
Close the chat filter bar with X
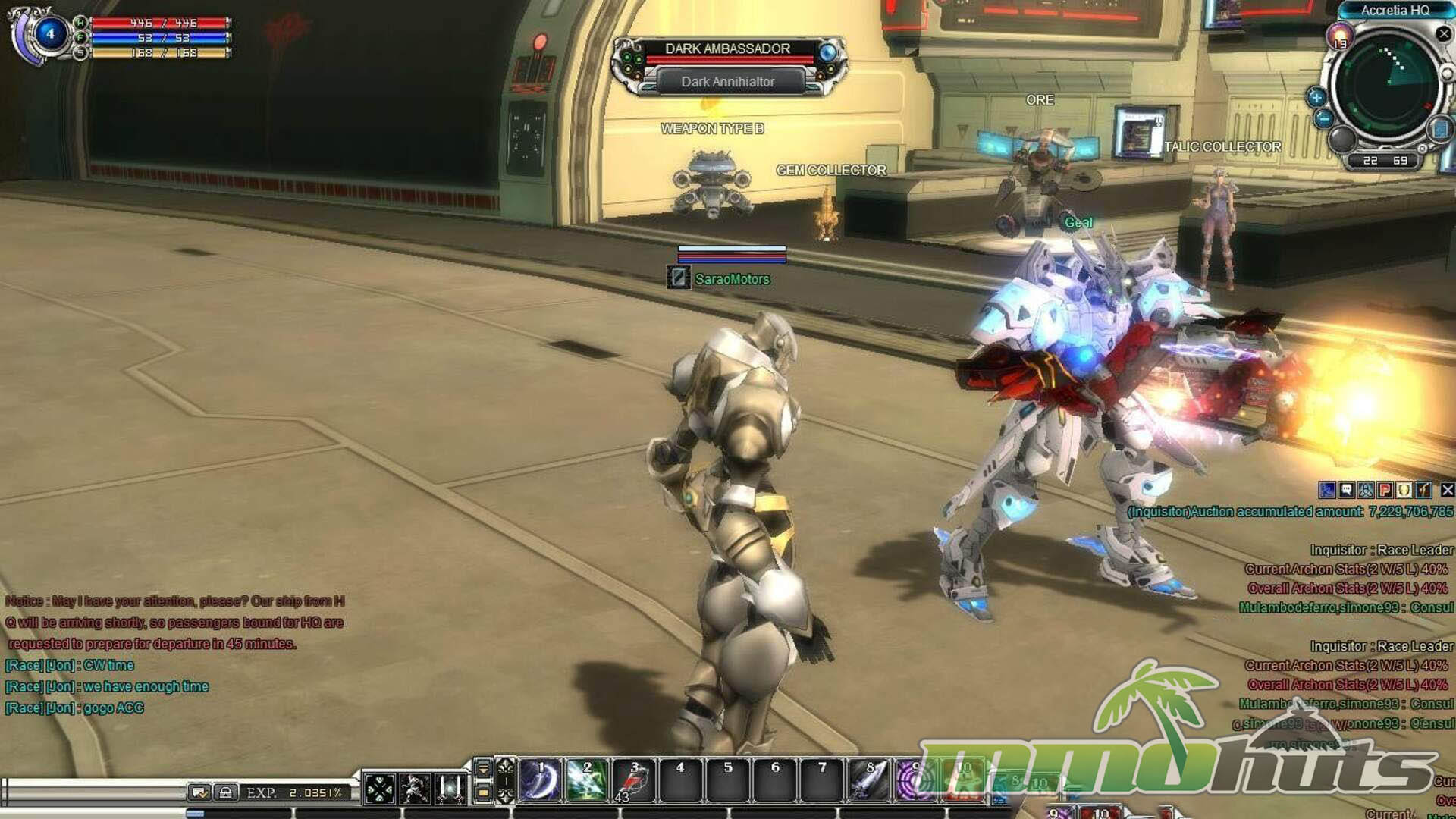[x=1447, y=491]
